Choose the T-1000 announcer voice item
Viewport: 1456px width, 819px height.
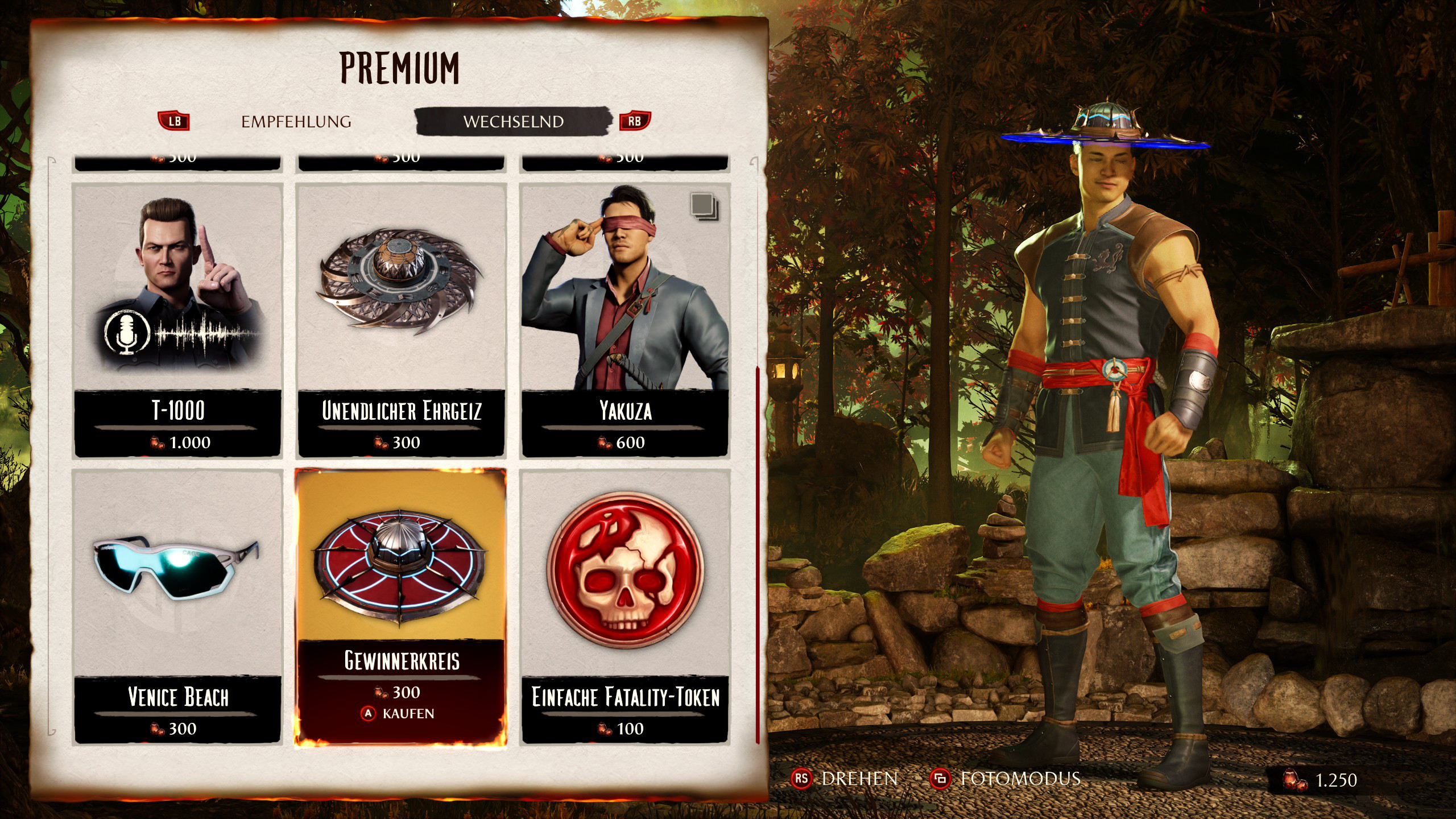click(x=177, y=320)
